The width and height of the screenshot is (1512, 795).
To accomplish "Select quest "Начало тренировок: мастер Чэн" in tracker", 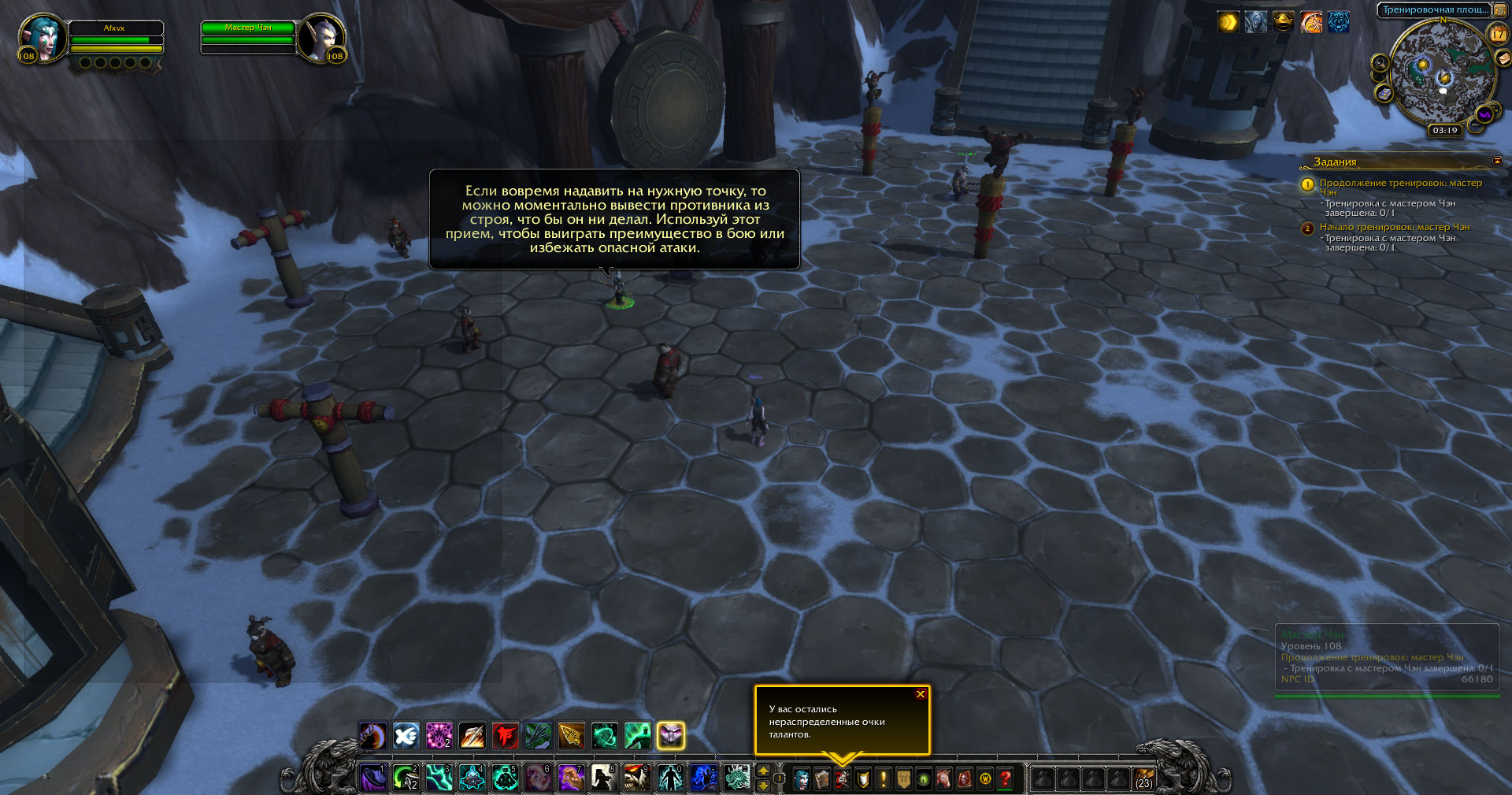I will tap(1394, 228).
